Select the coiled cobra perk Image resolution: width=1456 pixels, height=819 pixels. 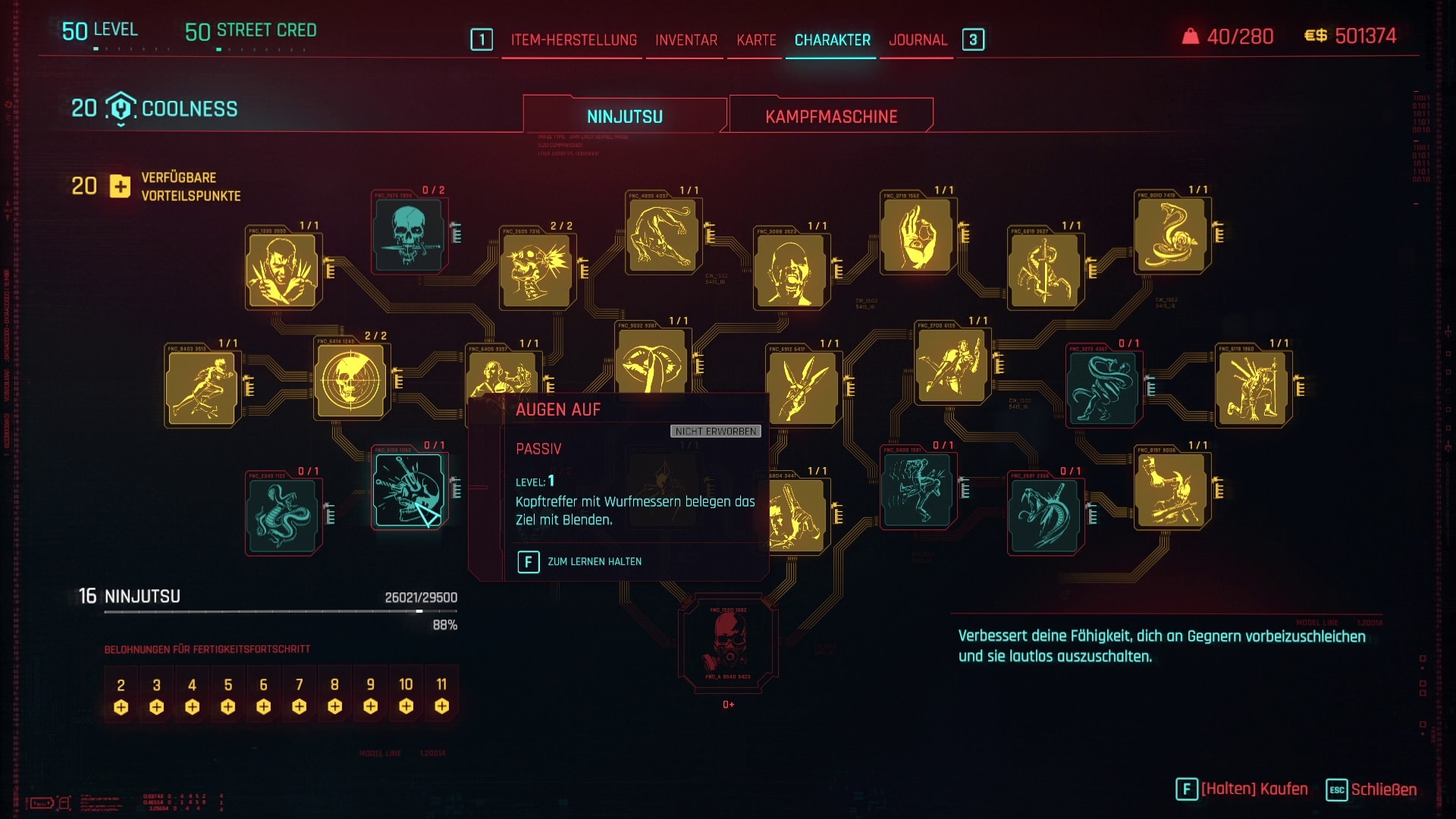pyautogui.click(x=1172, y=235)
